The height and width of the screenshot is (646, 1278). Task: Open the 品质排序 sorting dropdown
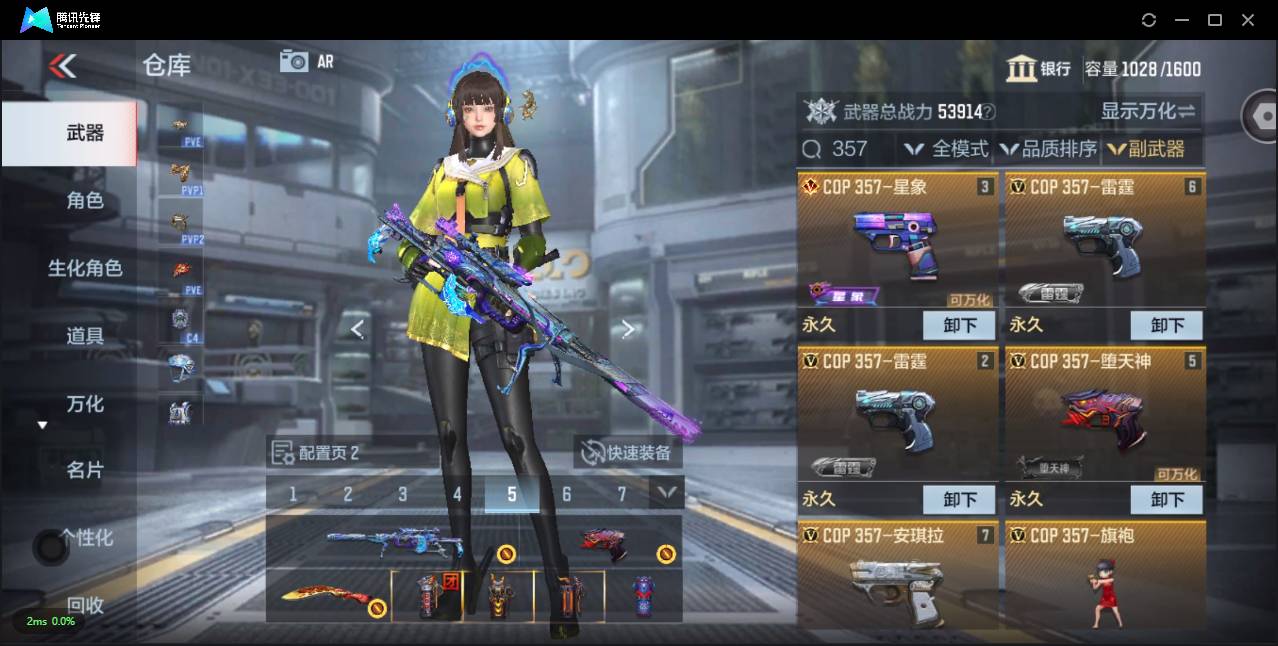(x=1048, y=149)
